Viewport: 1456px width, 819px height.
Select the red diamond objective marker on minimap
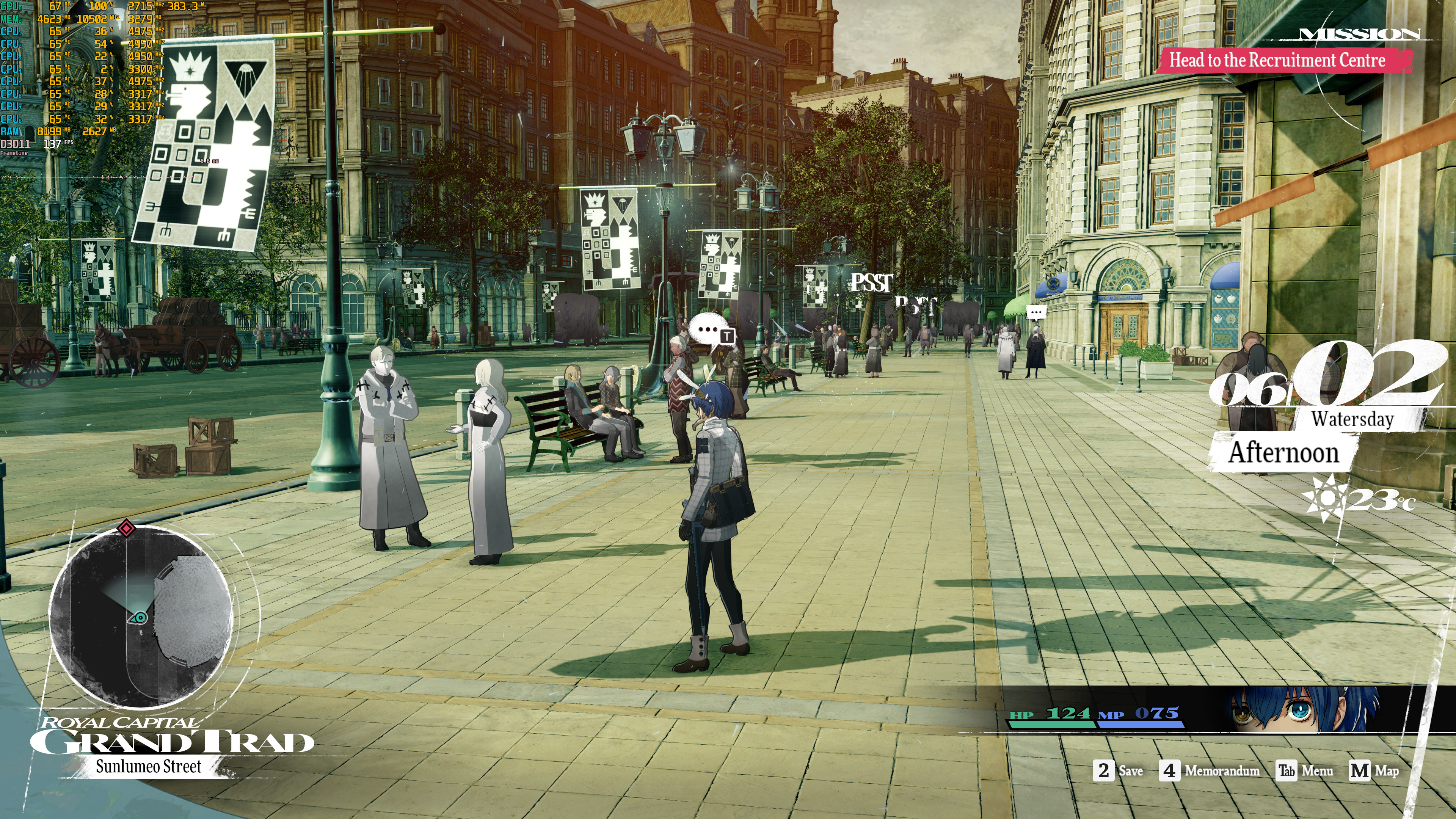126,529
